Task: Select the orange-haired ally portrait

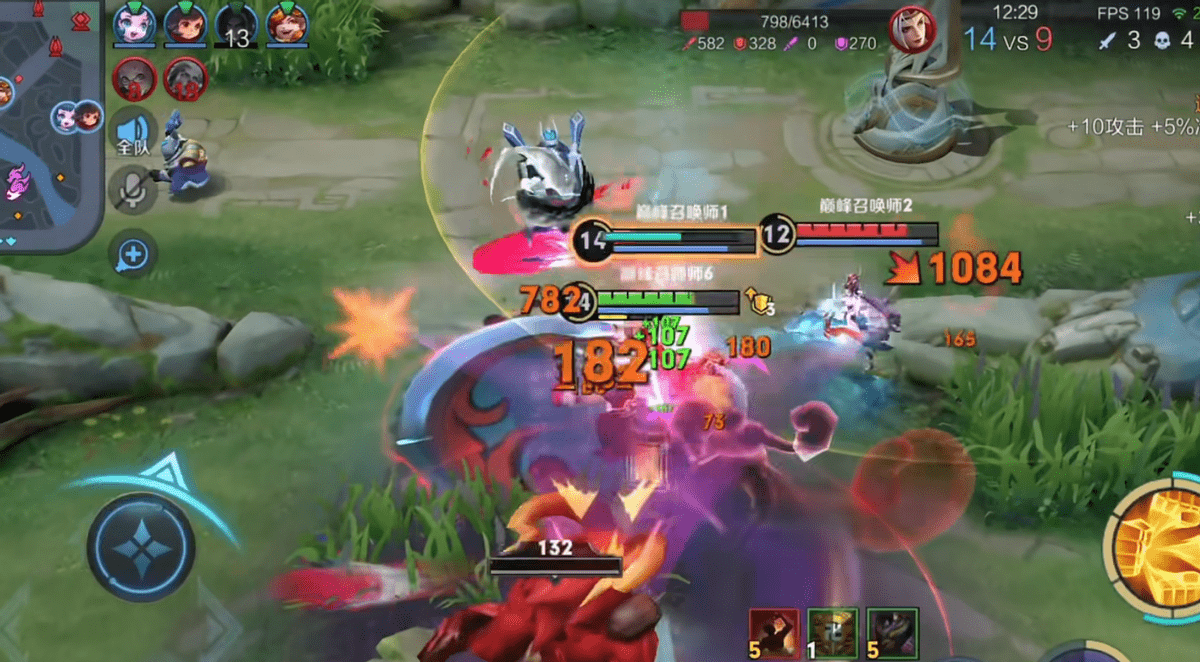Action: click(286, 24)
